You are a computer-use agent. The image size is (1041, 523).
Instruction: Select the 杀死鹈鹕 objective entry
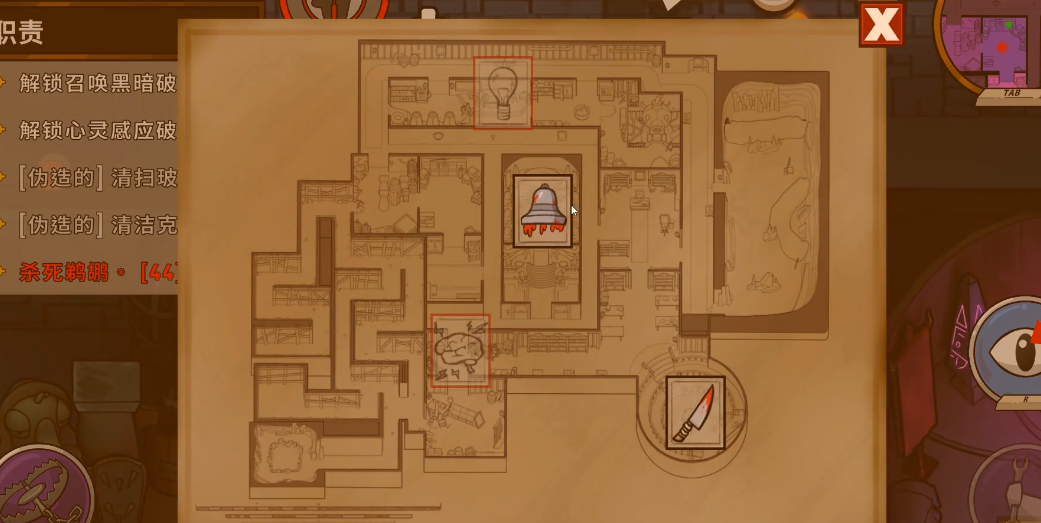click(95, 271)
